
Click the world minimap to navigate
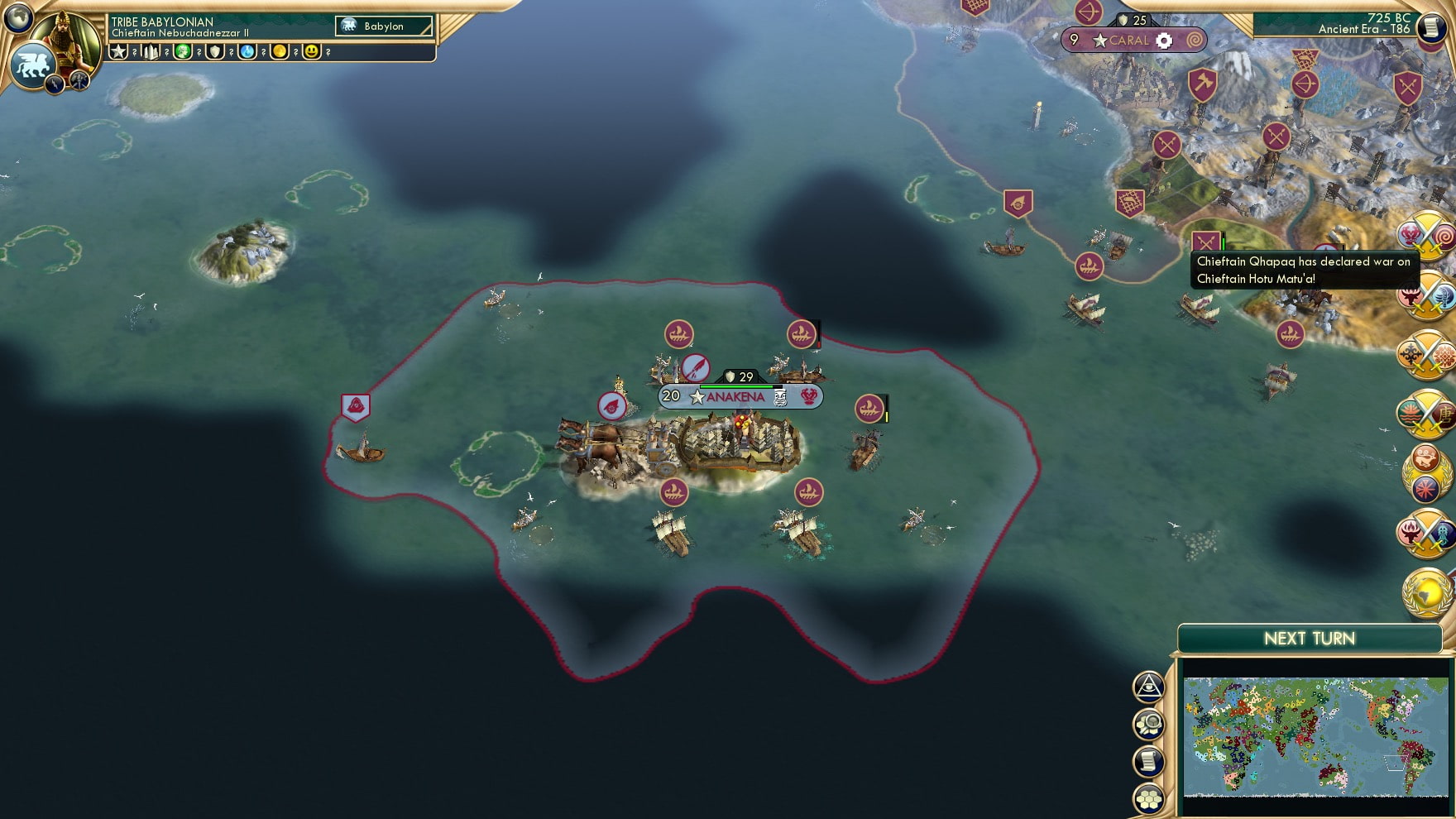pos(1315,736)
